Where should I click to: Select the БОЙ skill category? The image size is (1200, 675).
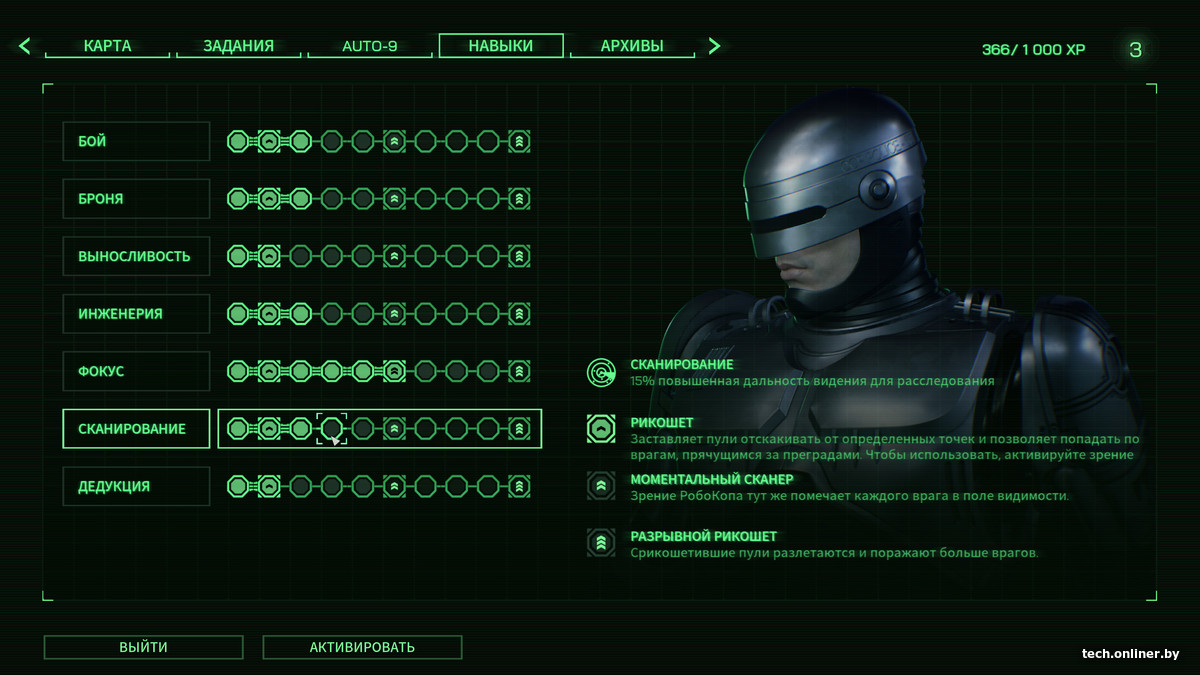(136, 142)
